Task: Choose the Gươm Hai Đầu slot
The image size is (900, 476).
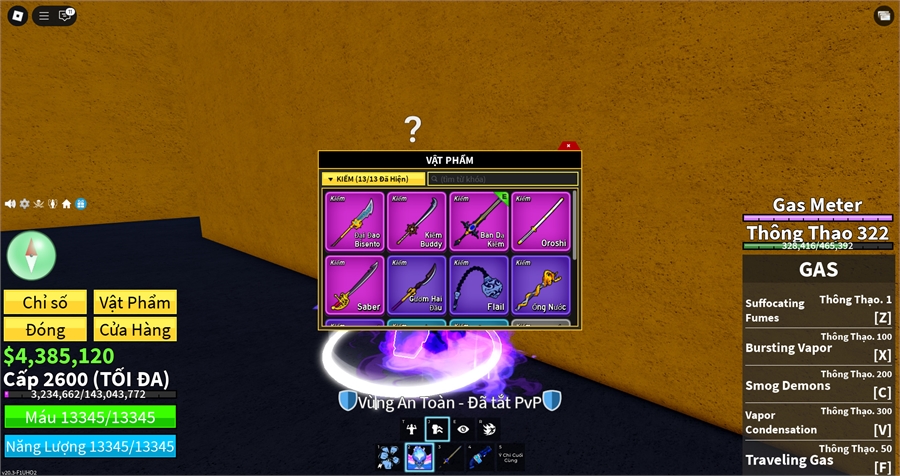Action: pyautogui.click(x=416, y=284)
